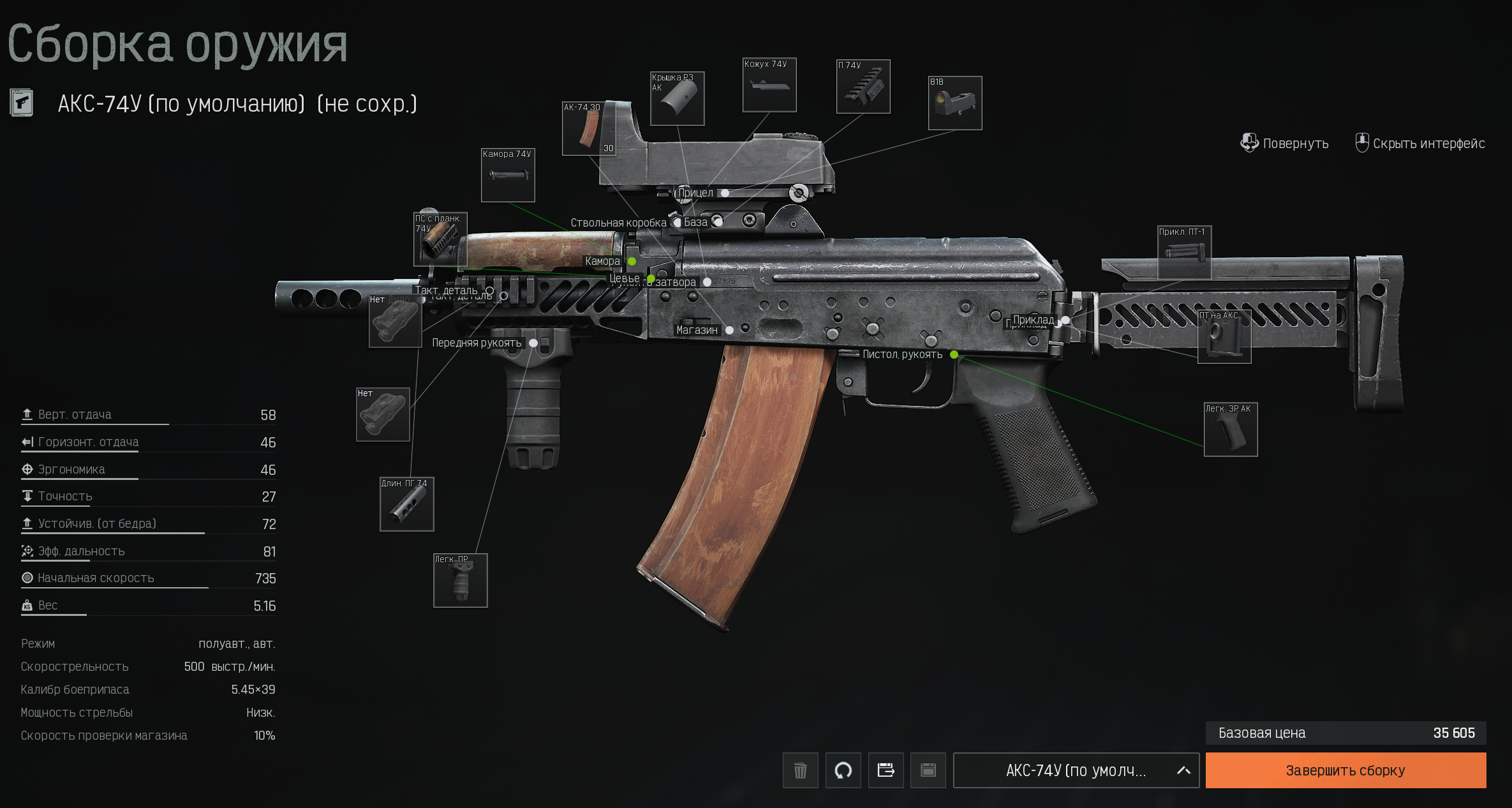Select the Крышка РЗ АК part slot
Screen dimensions: 1512x808
[x=677, y=99]
